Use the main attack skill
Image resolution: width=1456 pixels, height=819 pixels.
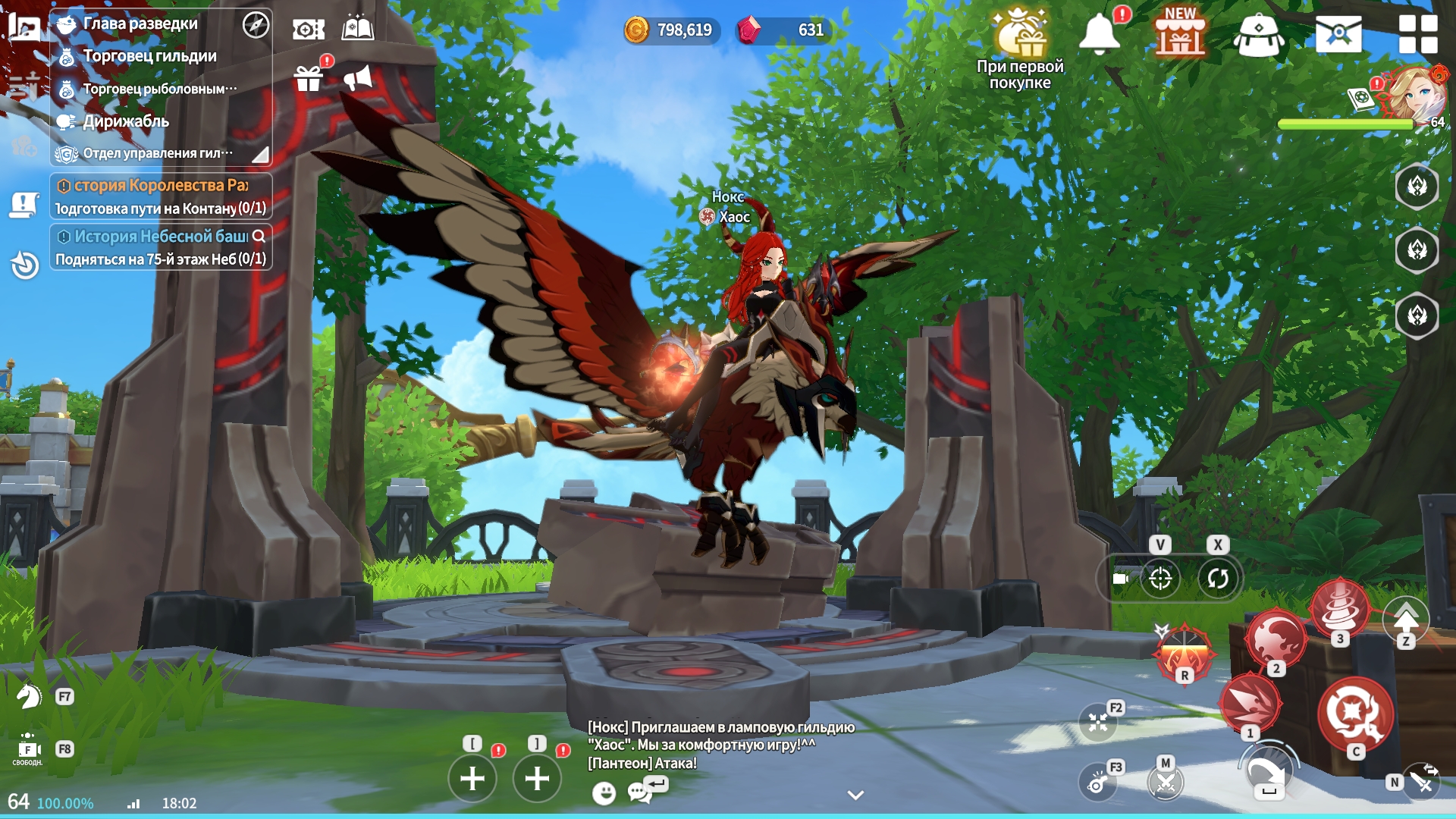(1355, 714)
